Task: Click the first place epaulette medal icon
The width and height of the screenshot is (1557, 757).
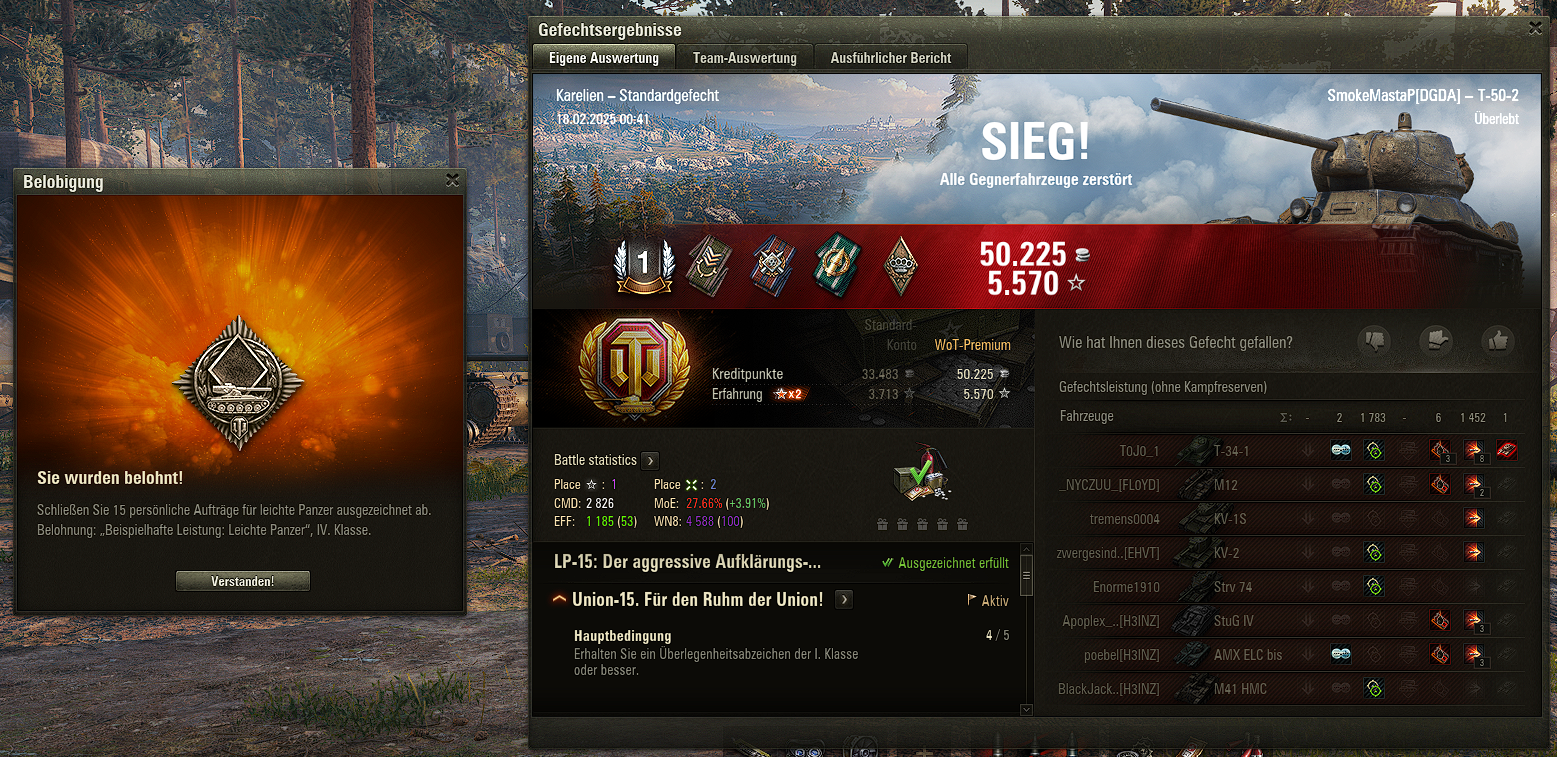Action: pos(644,266)
